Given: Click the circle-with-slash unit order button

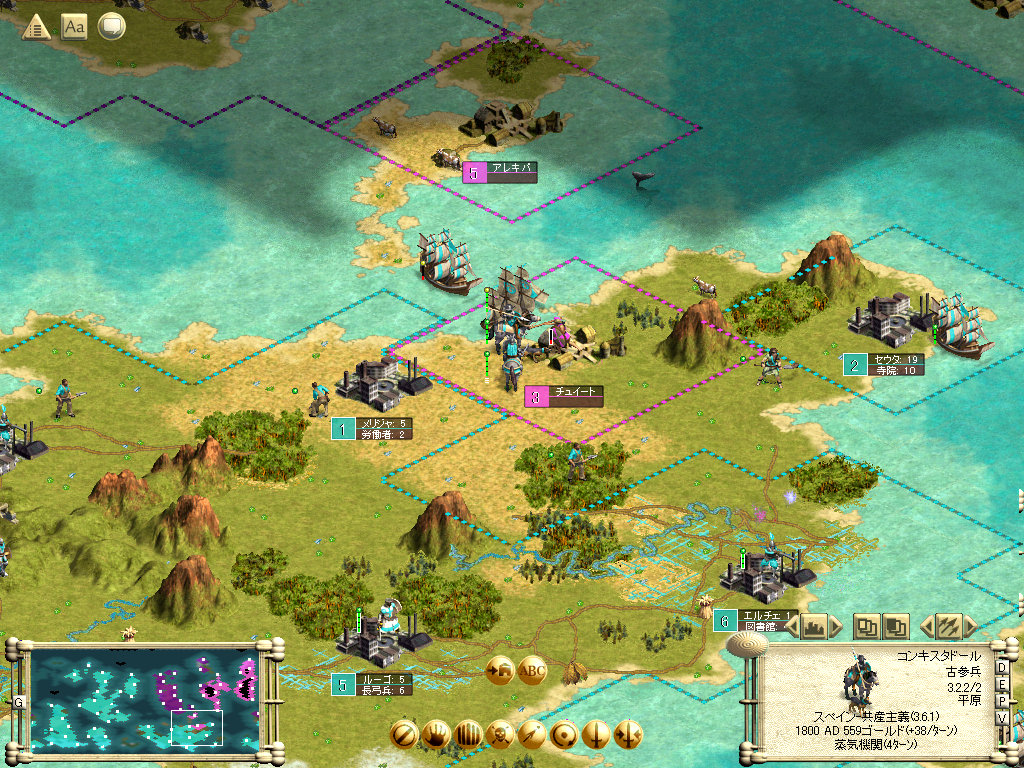Looking at the screenshot, I should 404,733.
